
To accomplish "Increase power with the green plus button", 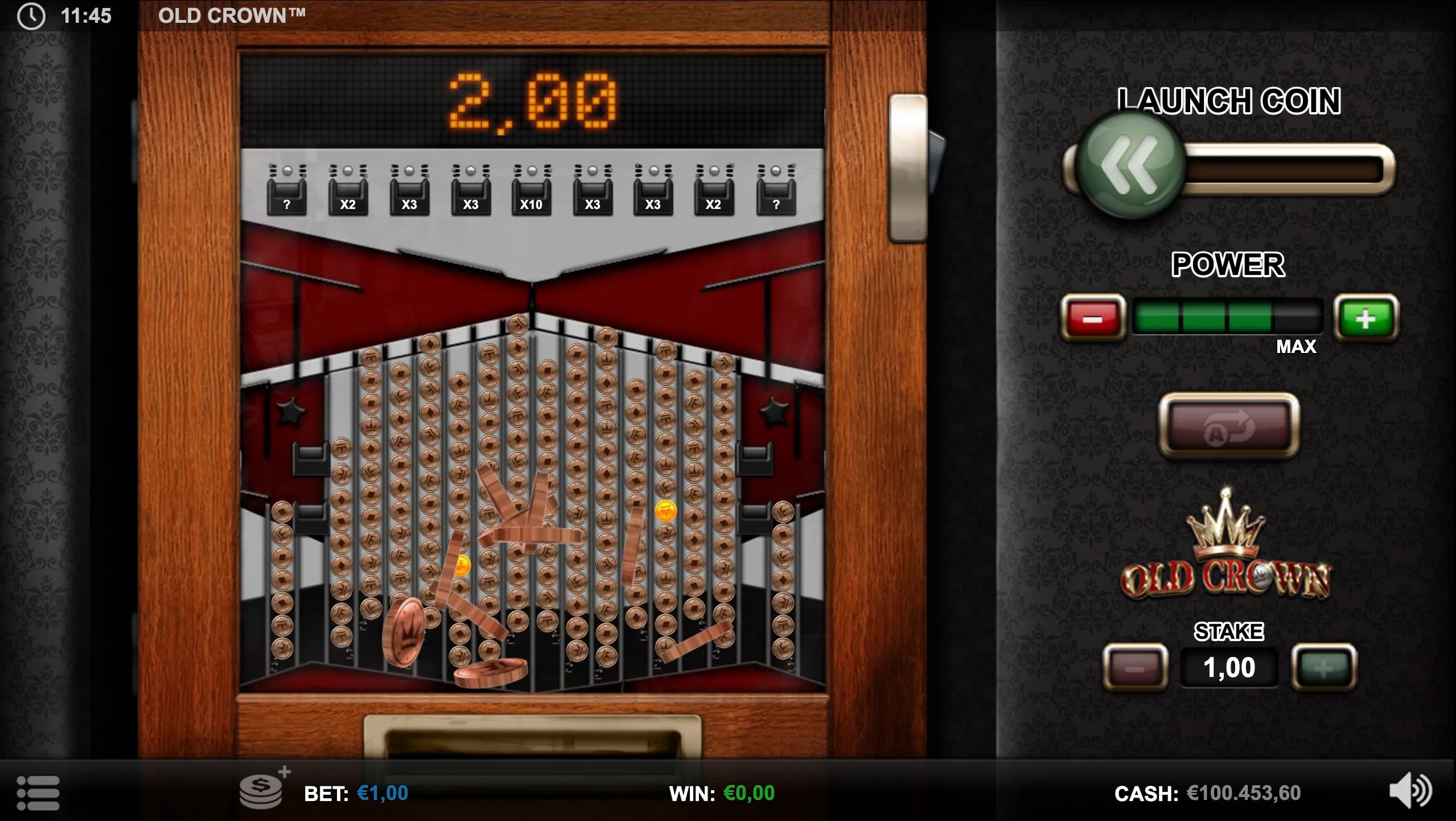I will tap(1365, 318).
